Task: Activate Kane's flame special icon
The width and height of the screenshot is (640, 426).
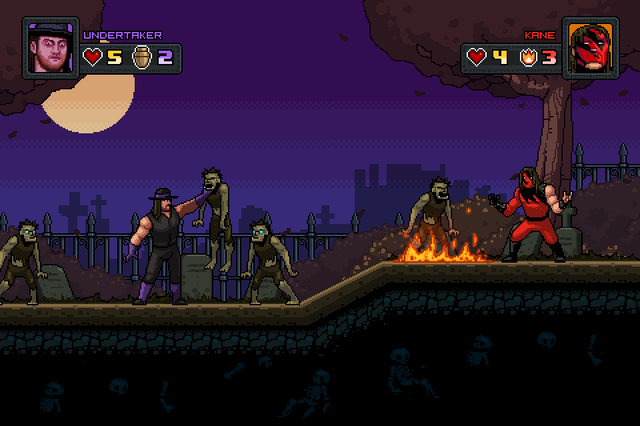Action: click(528, 57)
